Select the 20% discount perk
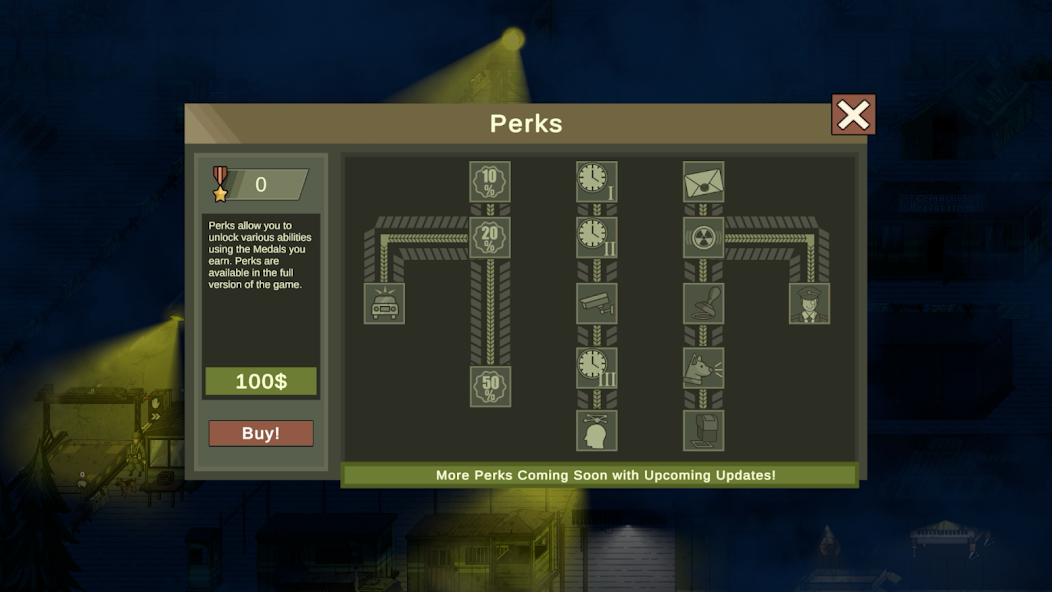Viewport: 1052px width, 592px height. [490, 238]
